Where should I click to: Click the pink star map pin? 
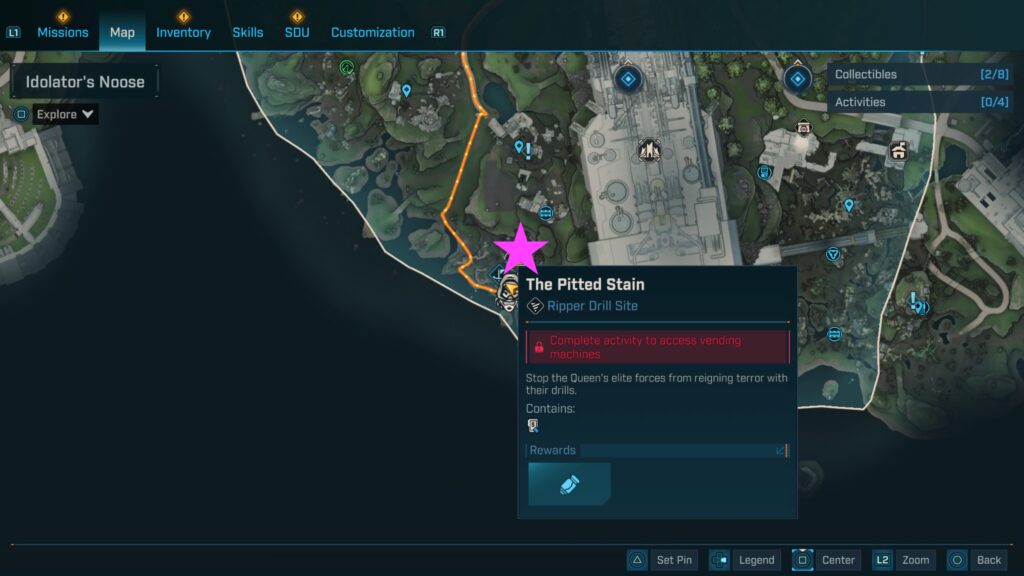pyautogui.click(x=522, y=250)
